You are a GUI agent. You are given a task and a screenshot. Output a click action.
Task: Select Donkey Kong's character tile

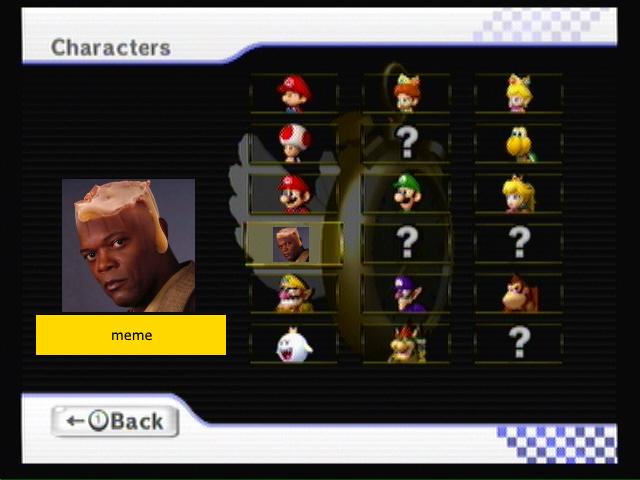pyautogui.click(x=518, y=294)
